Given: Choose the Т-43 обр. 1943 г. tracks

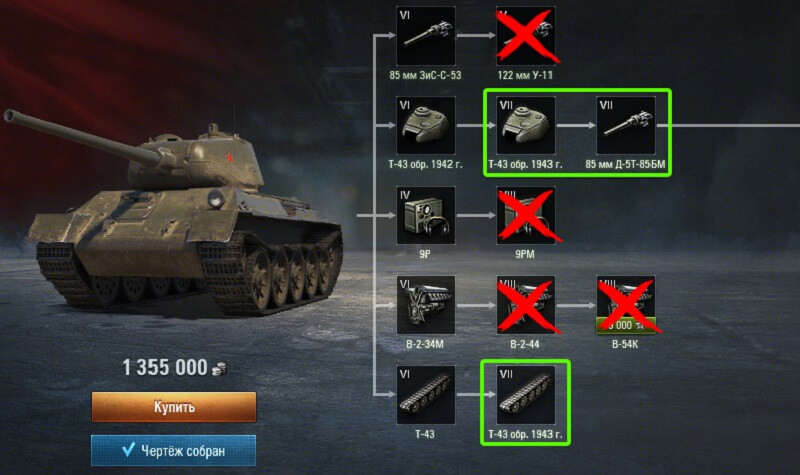Looking at the screenshot, I should coord(525,396).
